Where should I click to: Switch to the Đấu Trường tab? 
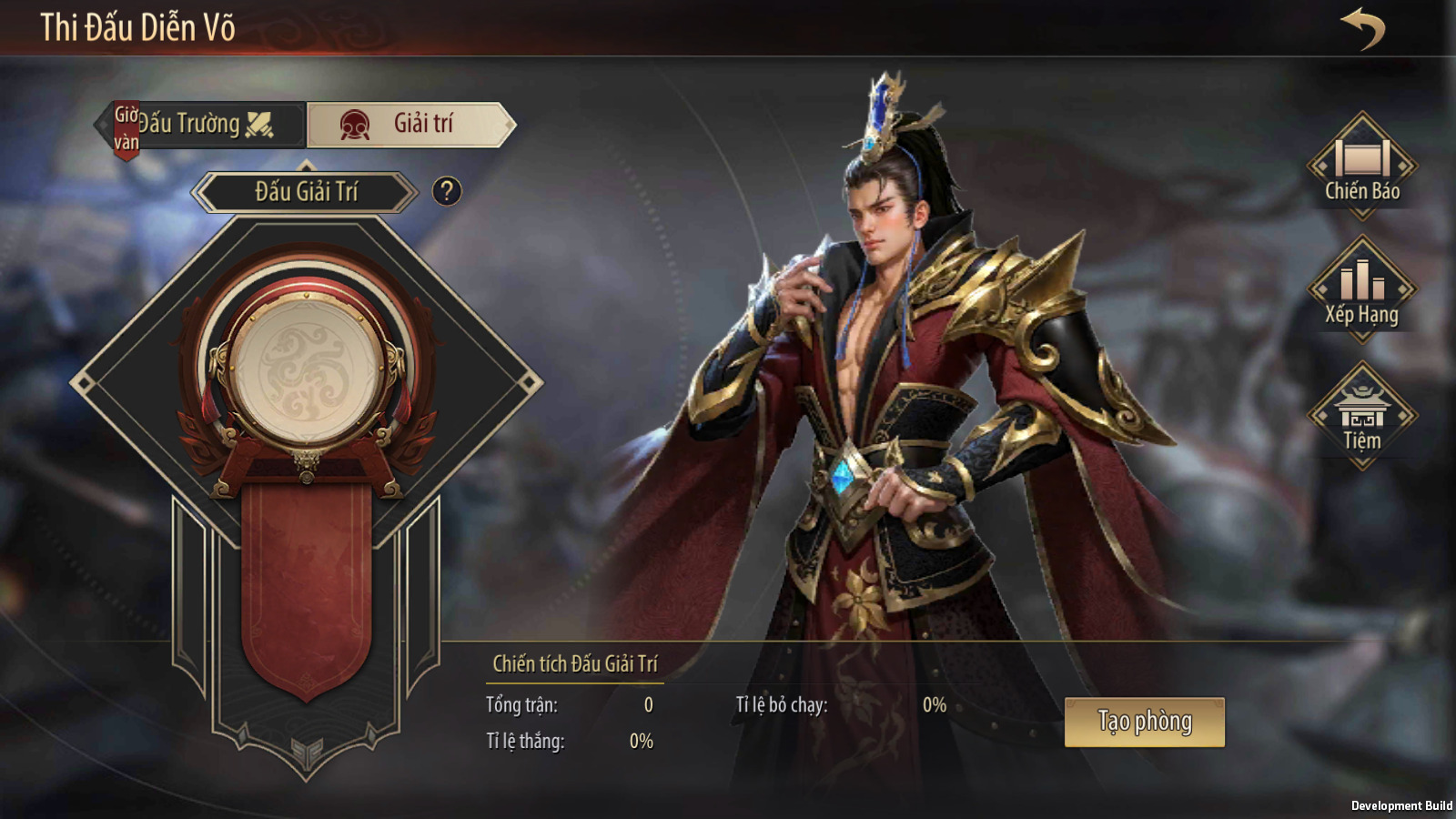pyautogui.click(x=204, y=125)
